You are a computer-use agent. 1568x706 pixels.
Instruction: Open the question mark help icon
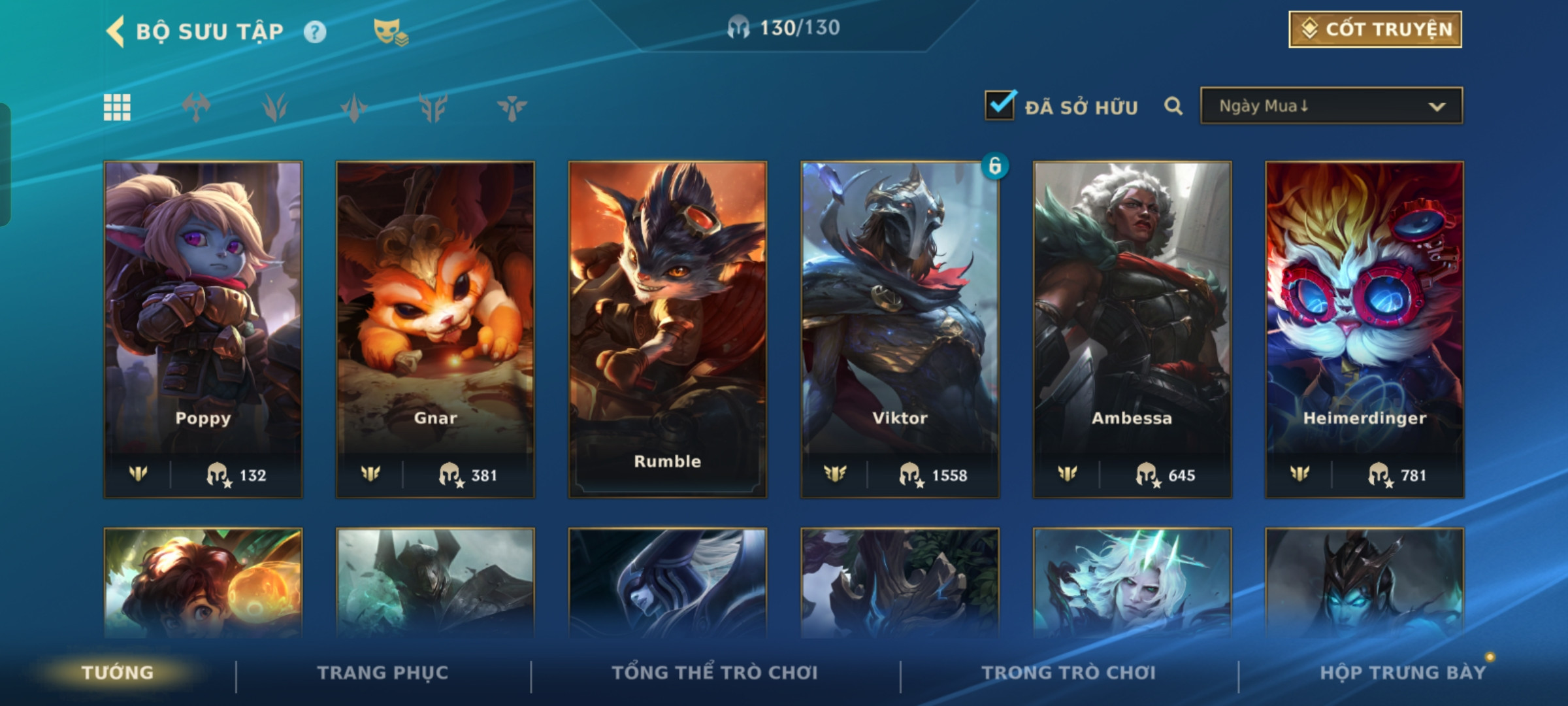pyautogui.click(x=315, y=32)
